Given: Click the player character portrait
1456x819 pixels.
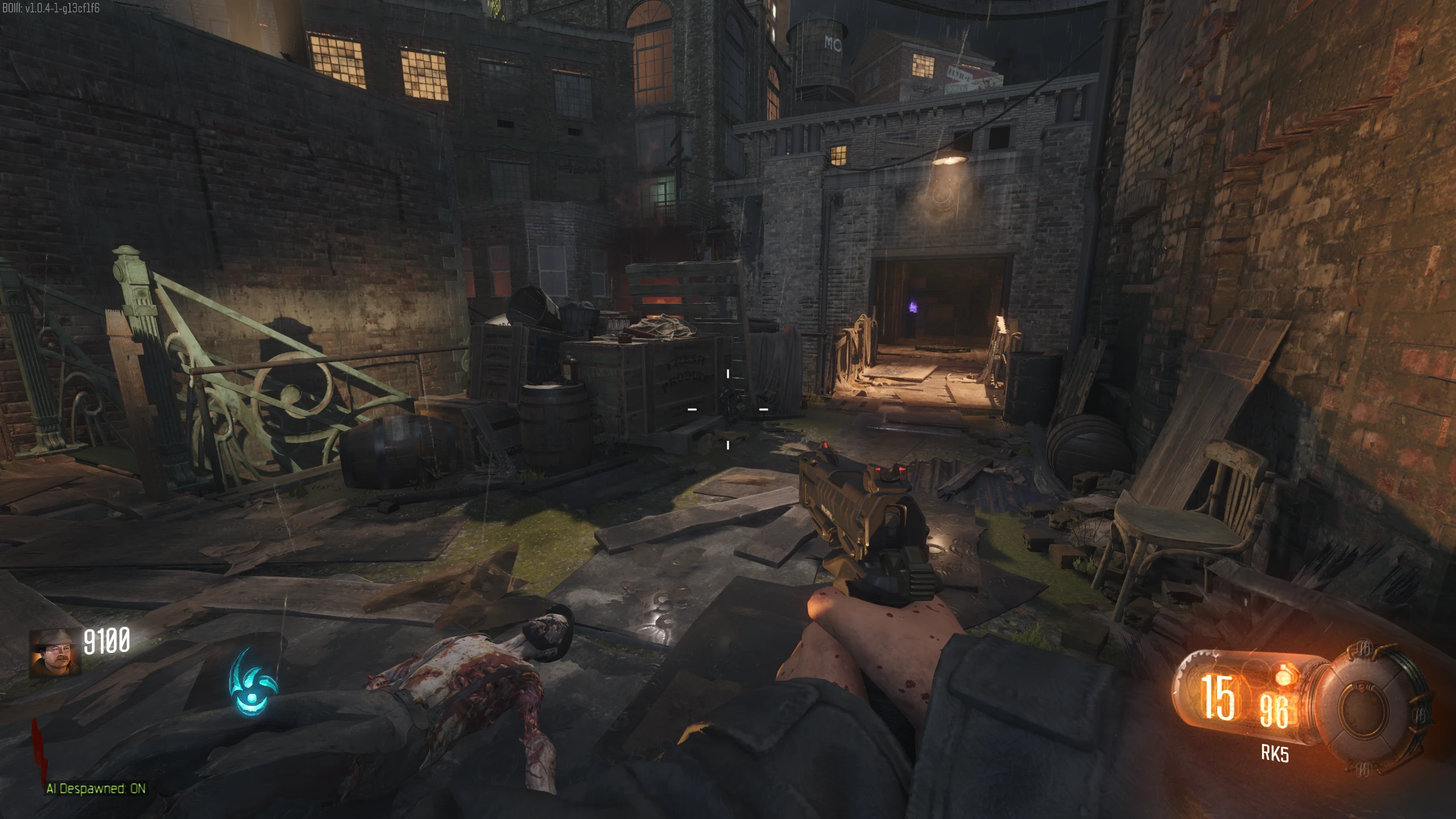Looking at the screenshot, I should click(x=55, y=653).
